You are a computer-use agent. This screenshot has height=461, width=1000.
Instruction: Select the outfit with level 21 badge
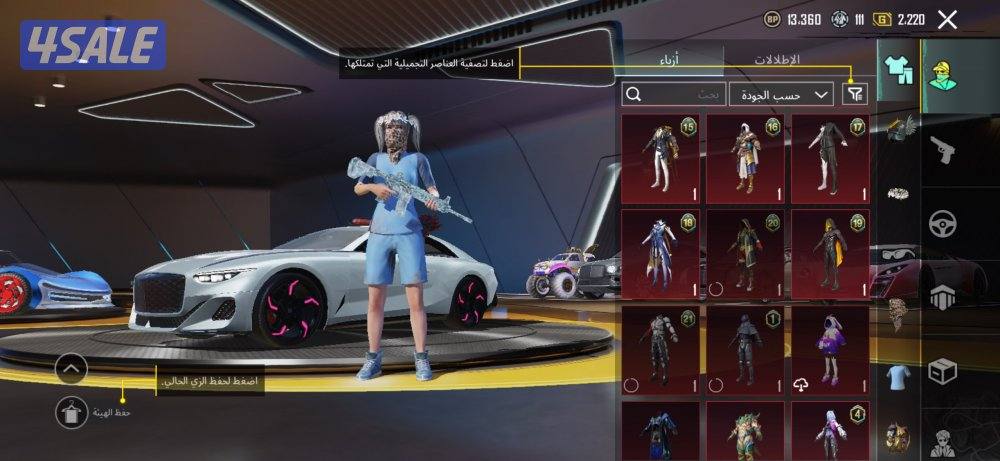click(660, 350)
